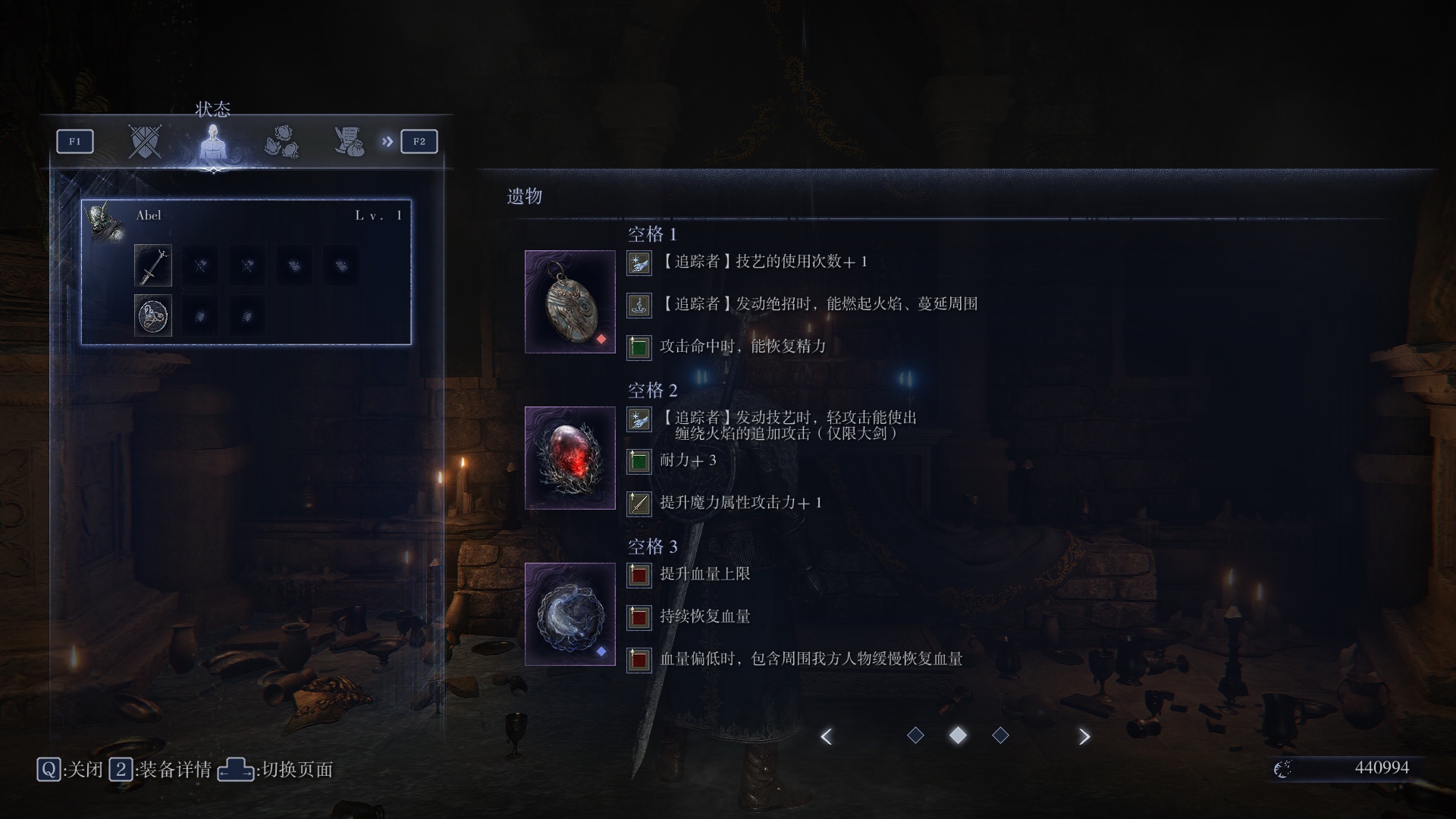Expand hidden tabs via the double-chevron arrow
This screenshot has width=1456, height=819.
[388, 140]
